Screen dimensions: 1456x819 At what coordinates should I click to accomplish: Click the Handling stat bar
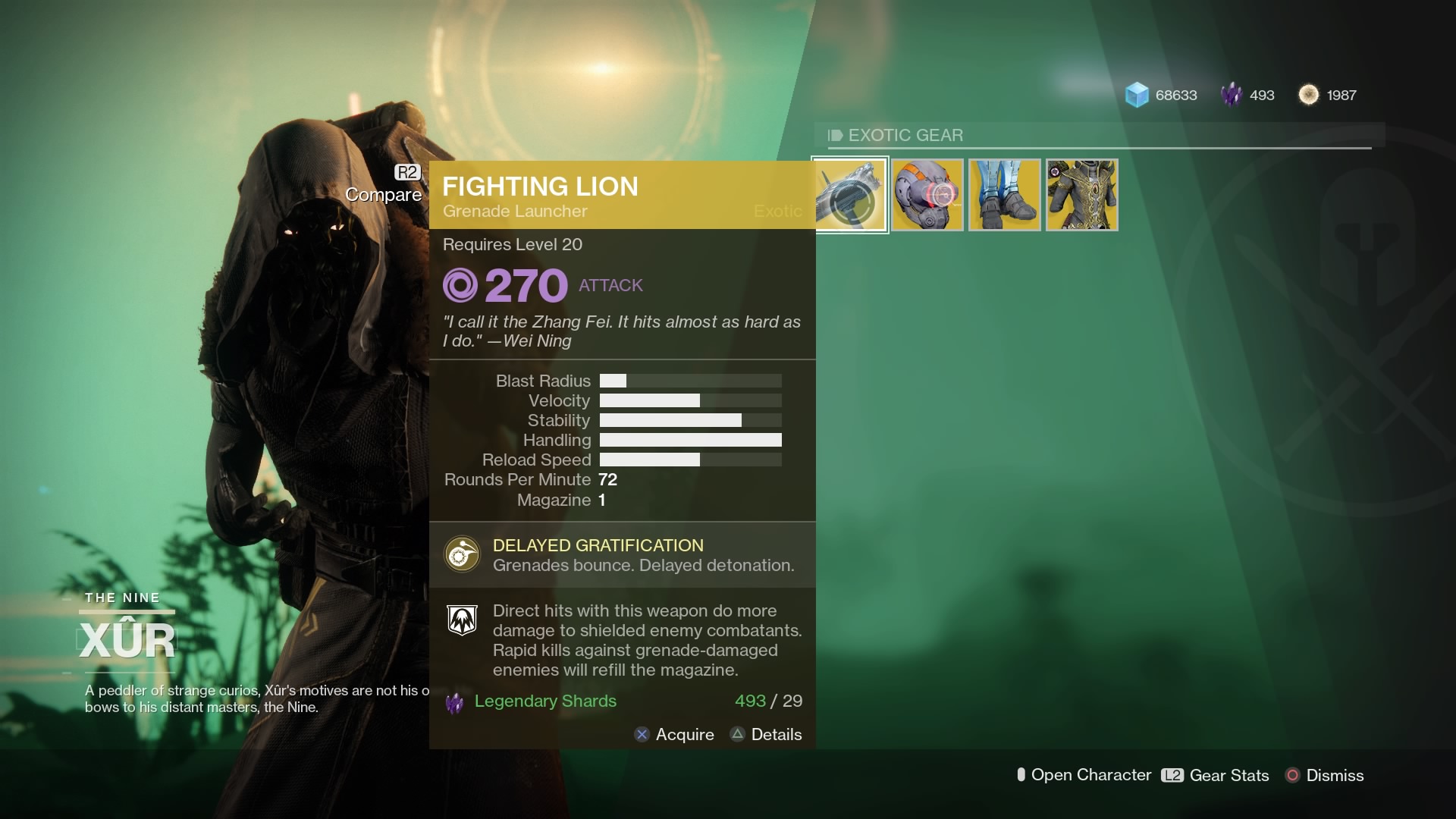click(x=690, y=440)
